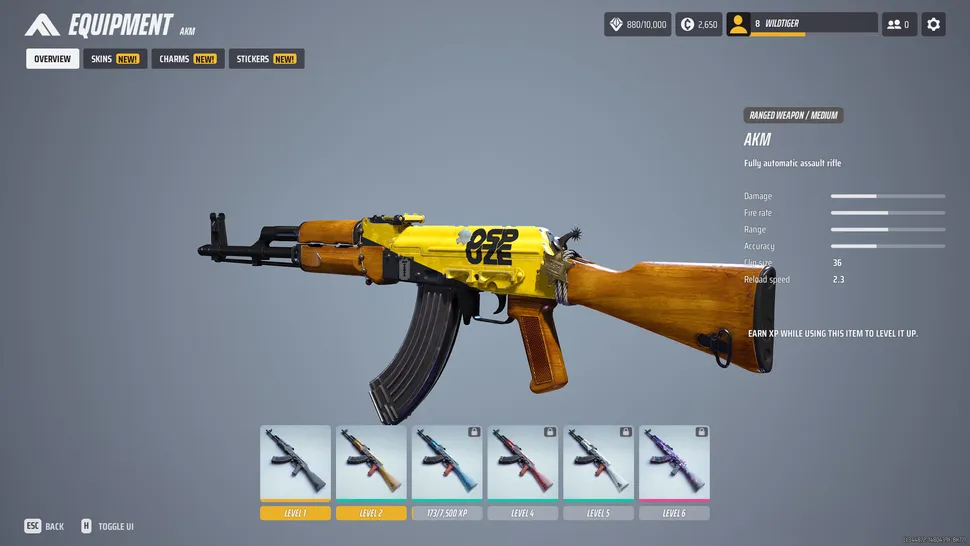Viewport: 970px width, 546px height.
Task: Open the 2,650 coin currency display
Action: [699, 24]
